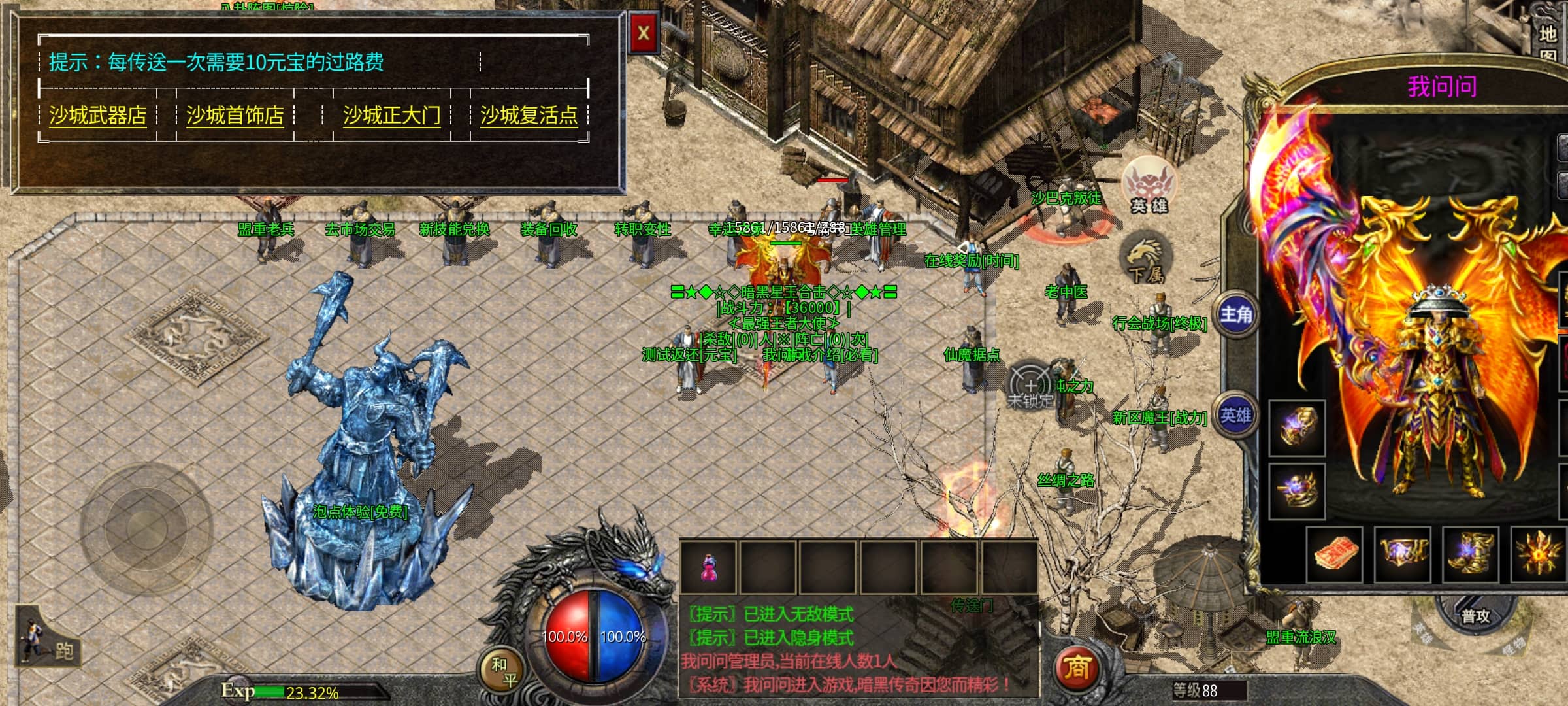Activate the 普攻 basic attack button
The image size is (1568, 706).
1475,616
